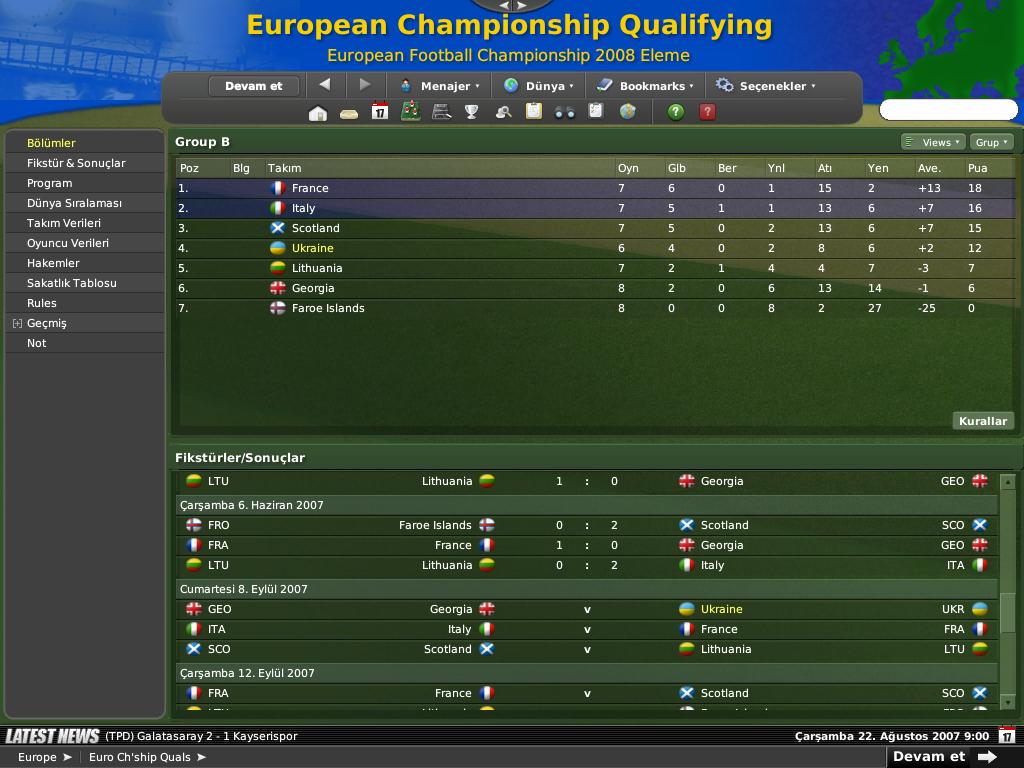
Task: Click the Europe breadcrumb at the bottom
Action: [38, 757]
